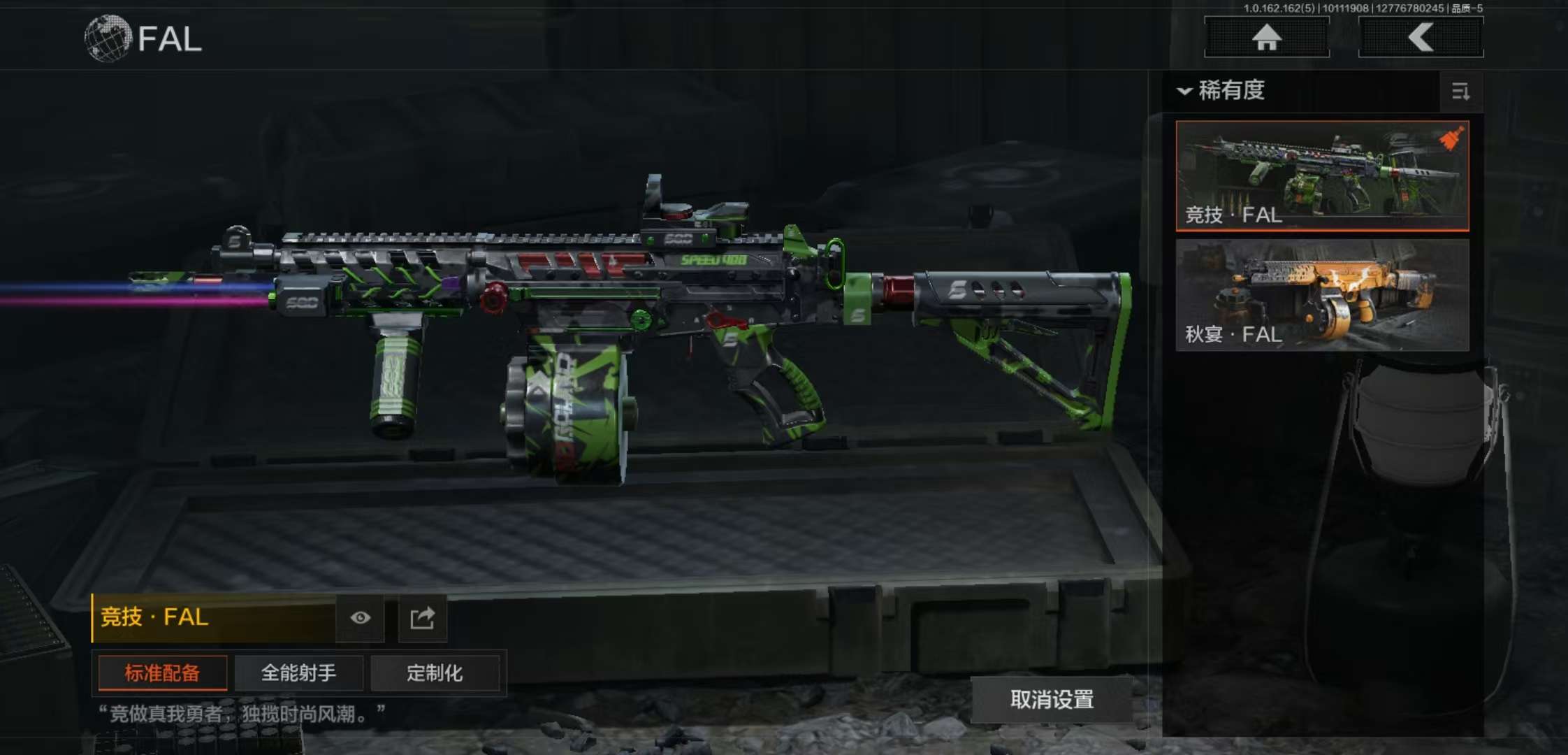1568x755 pixels.
Task: Toggle the sort order icon
Action: click(1460, 92)
